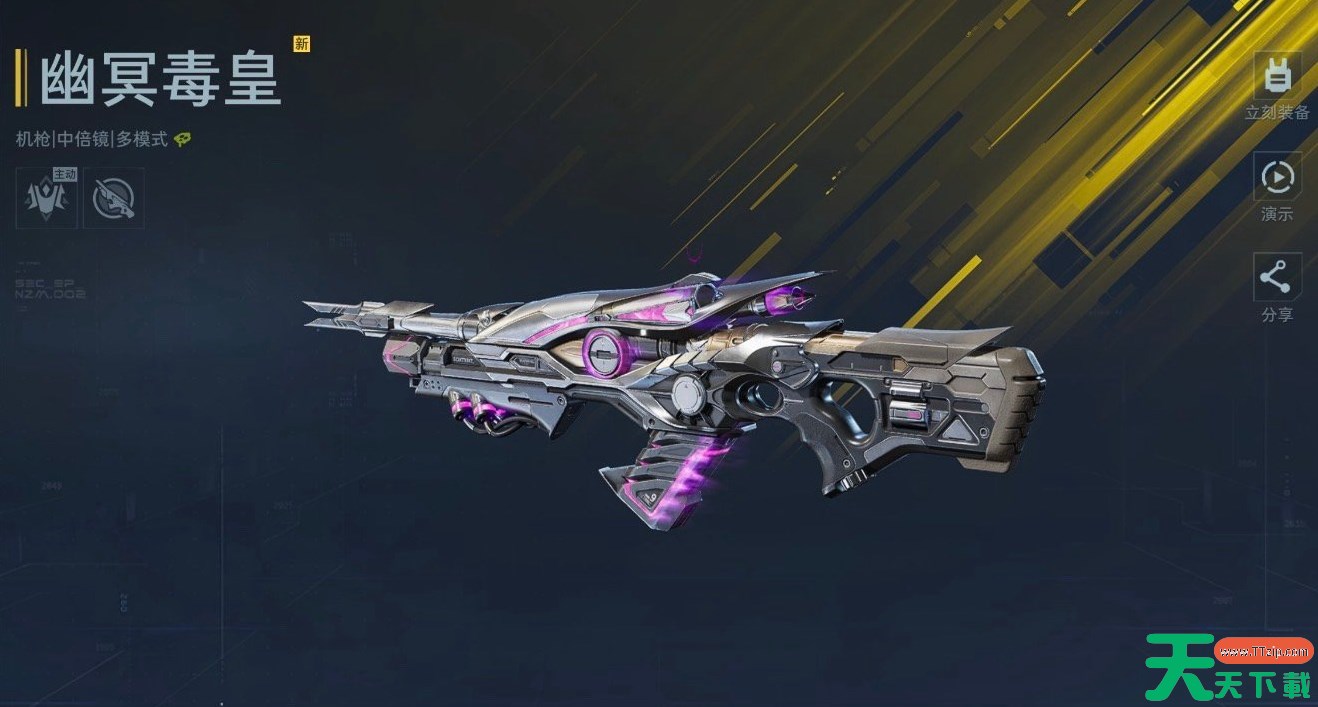
Task: Open the 天天下载 watermark link
Action: click(1229, 668)
